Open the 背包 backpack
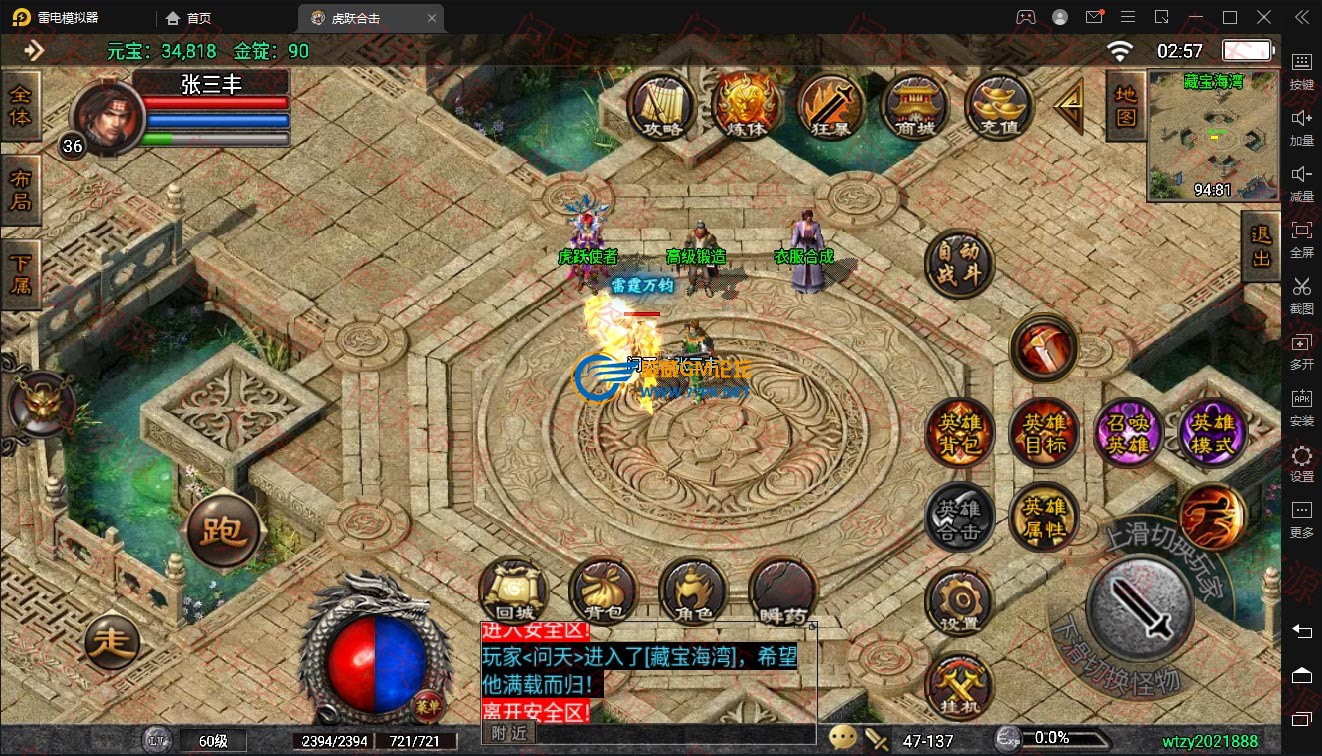Viewport: 1322px width, 756px height. (x=603, y=592)
